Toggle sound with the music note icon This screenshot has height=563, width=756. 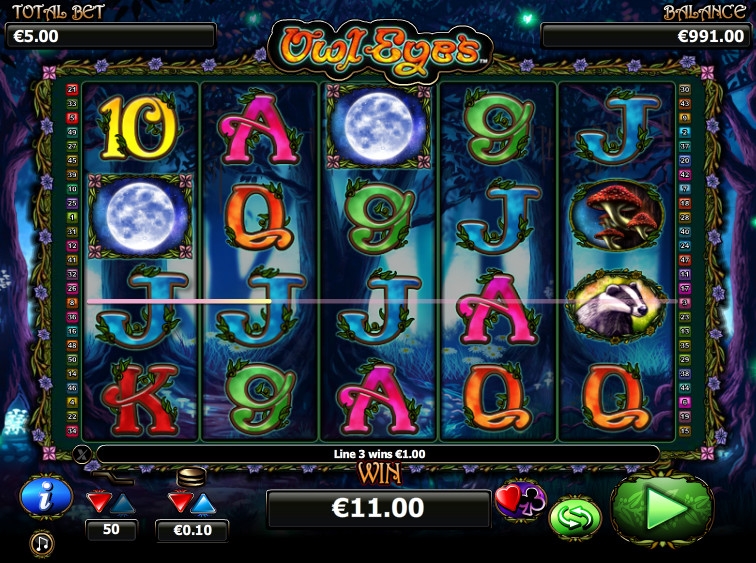click(42, 543)
